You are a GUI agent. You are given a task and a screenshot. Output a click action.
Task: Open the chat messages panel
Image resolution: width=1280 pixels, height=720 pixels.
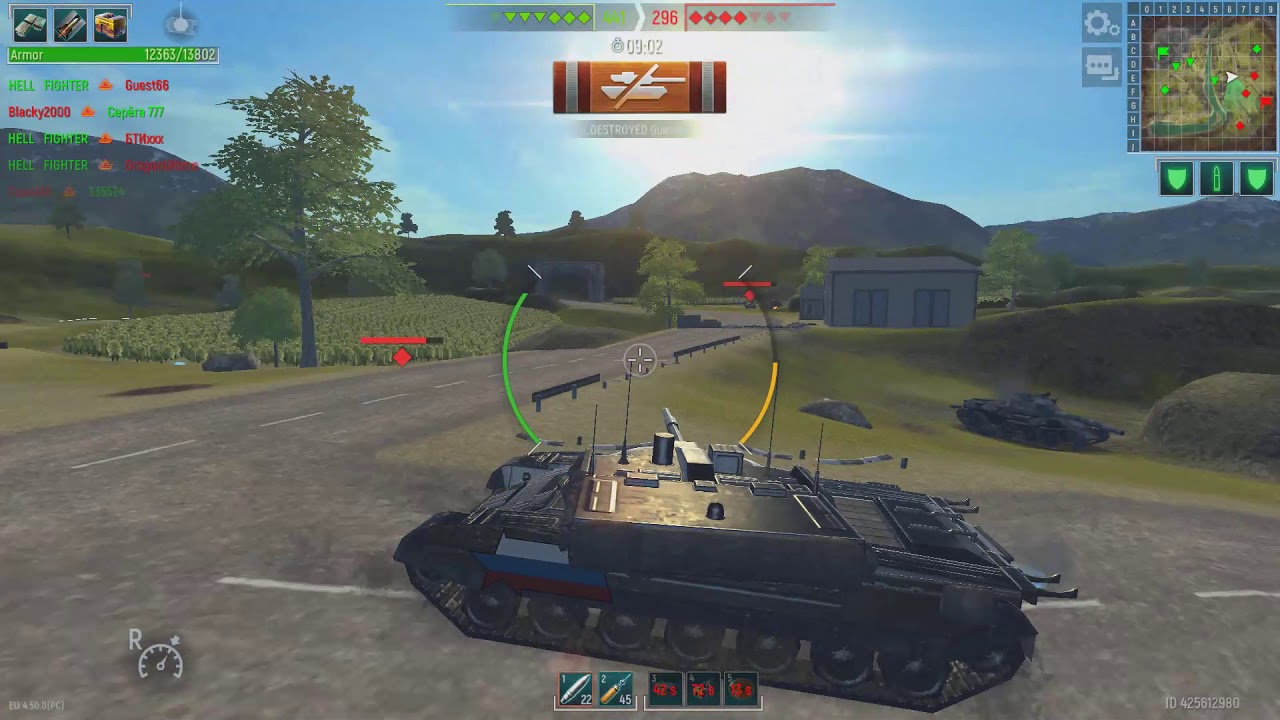1101,67
